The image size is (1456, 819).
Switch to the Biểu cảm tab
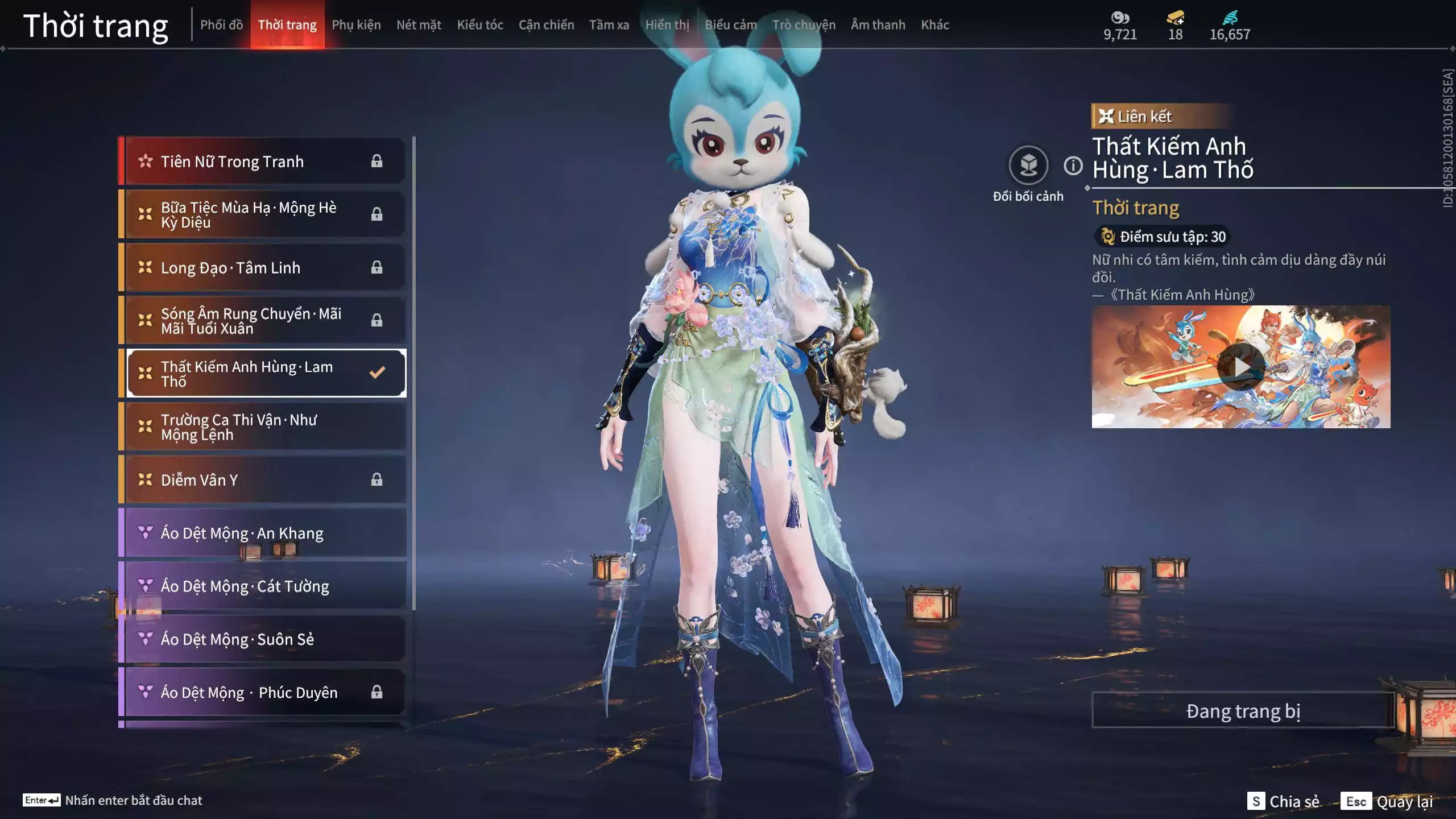(731, 24)
